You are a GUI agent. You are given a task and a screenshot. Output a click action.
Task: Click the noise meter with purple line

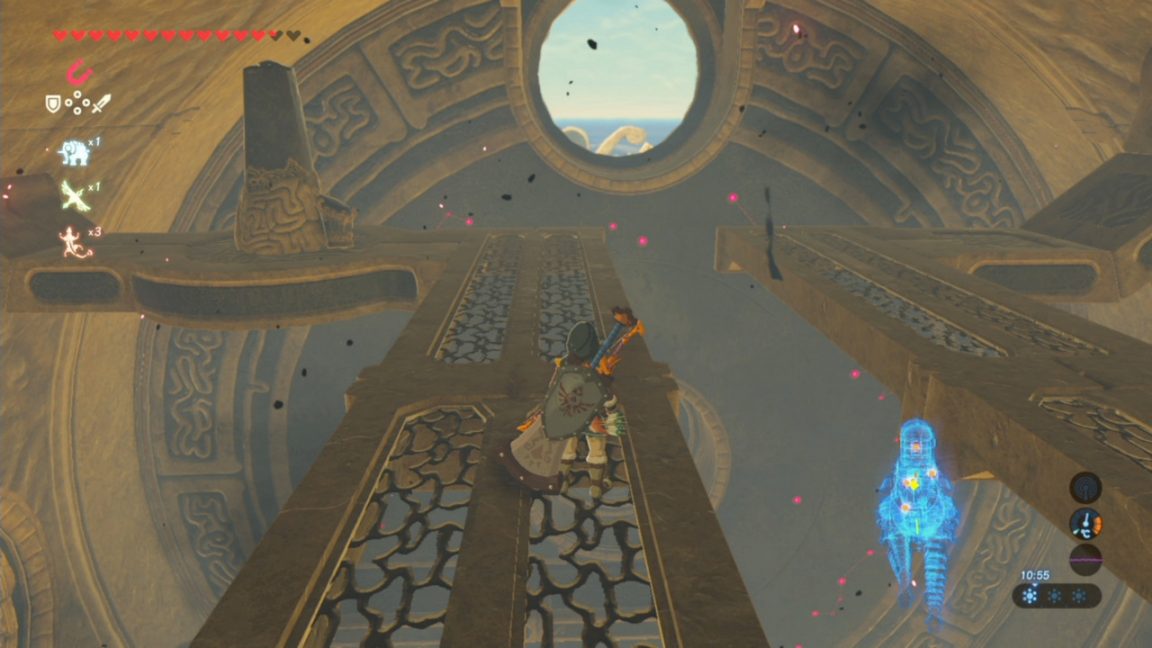coord(1085,559)
